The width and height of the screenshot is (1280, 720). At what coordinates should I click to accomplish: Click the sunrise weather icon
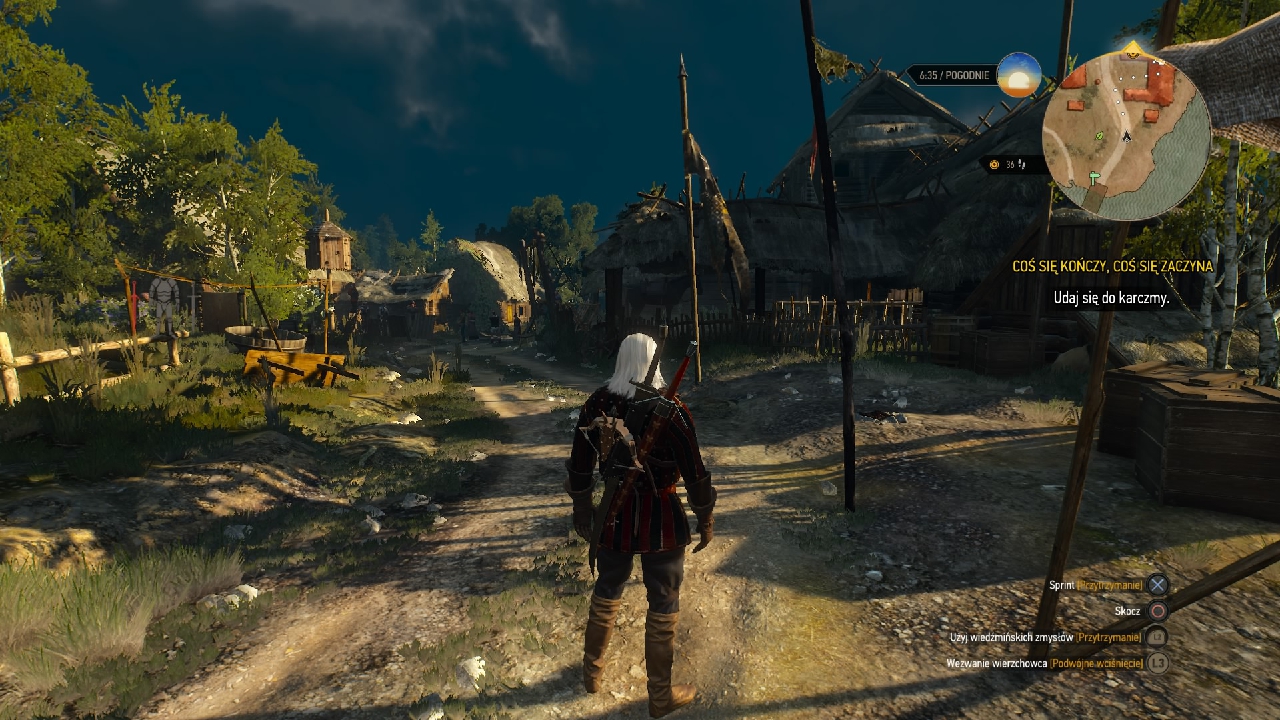click(1019, 75)
